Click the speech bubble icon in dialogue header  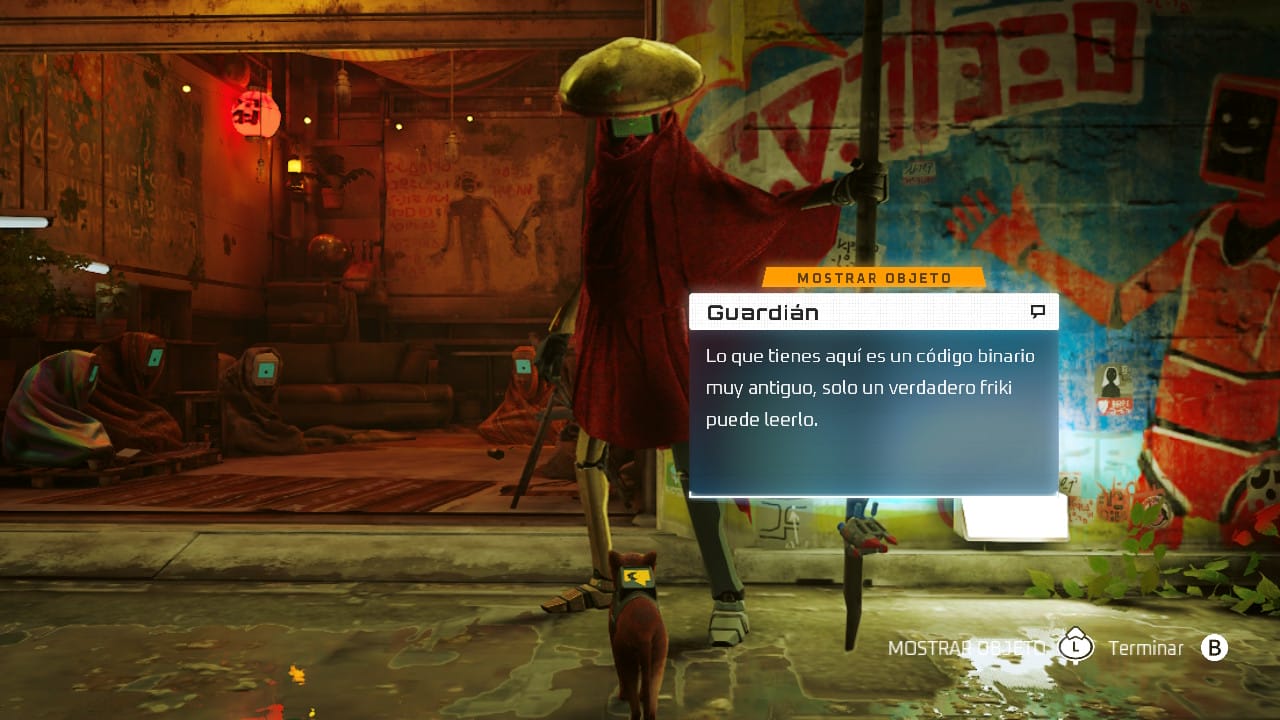coord(1038,312)
